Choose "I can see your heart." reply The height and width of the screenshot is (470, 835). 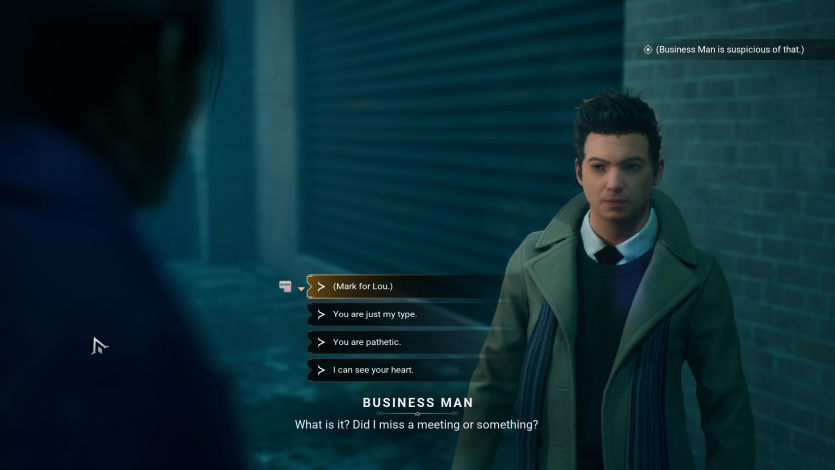coord(373,370)
